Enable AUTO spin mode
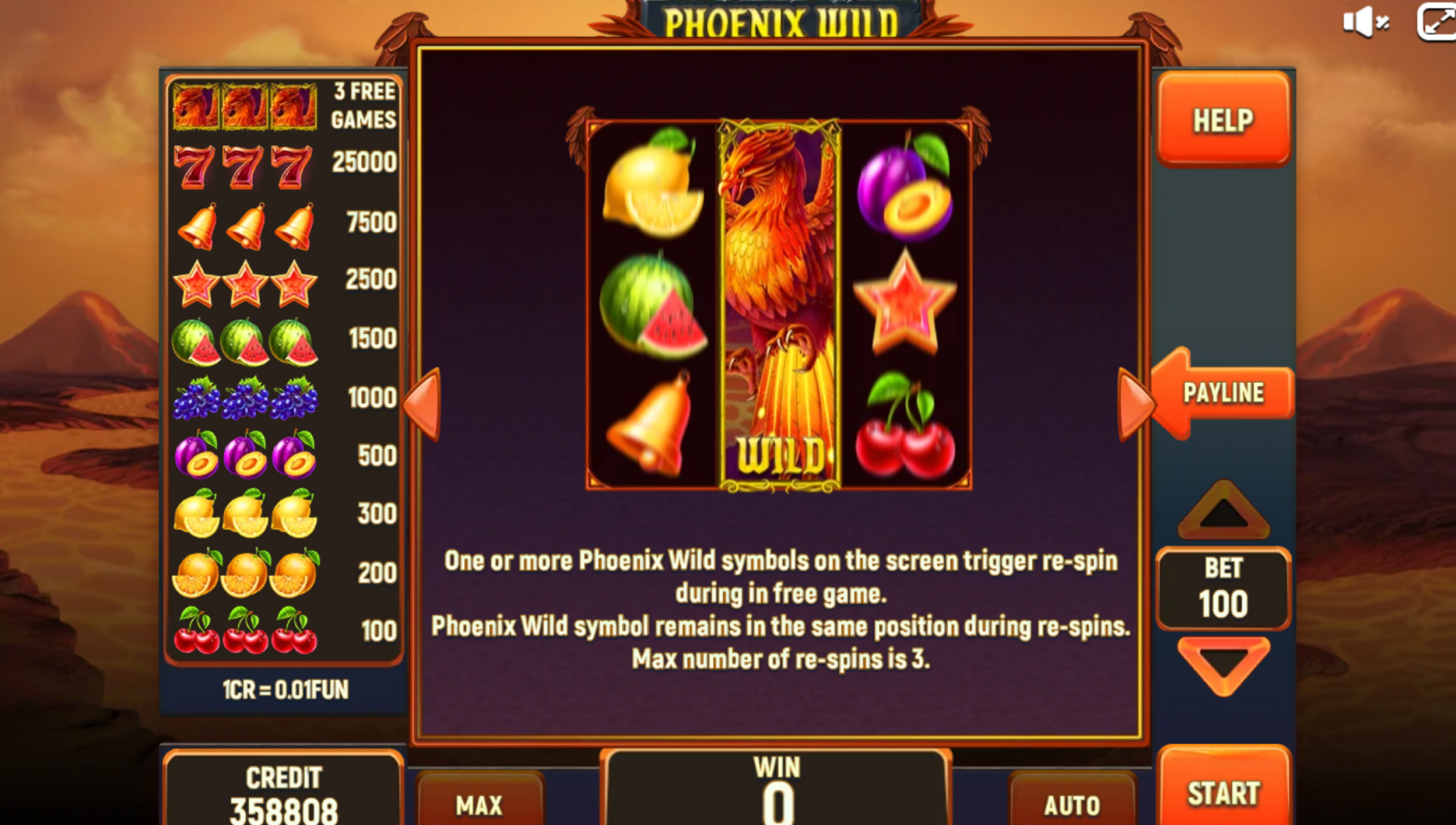This screenshot has width=1456, height=825. click(1071, 804)
